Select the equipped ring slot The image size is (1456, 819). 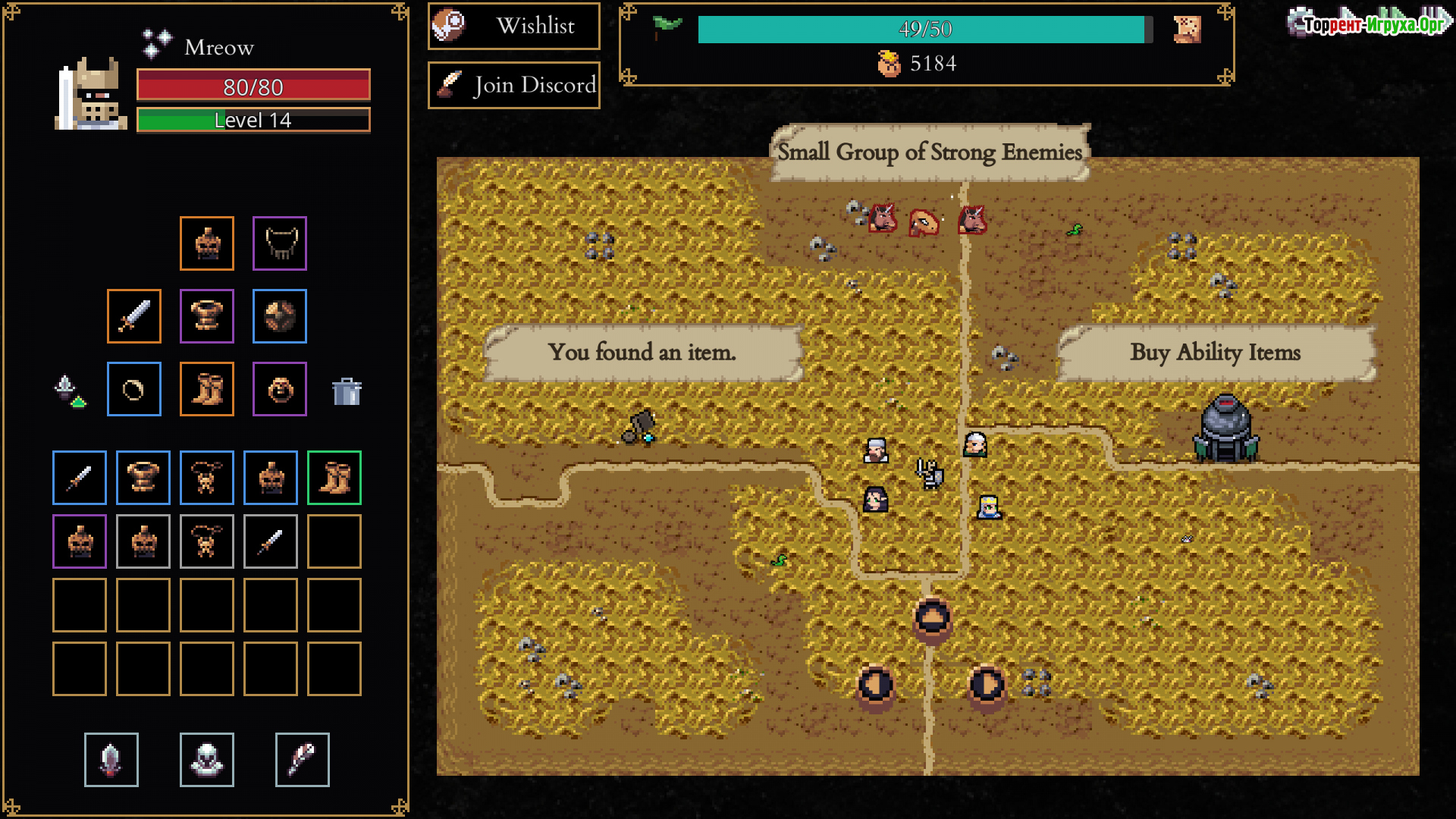134,389
